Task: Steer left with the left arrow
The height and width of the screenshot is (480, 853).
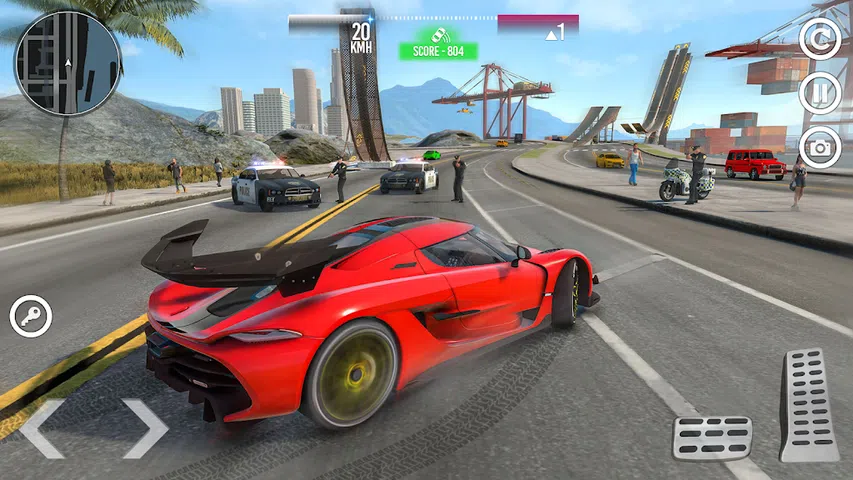Action: pos(43,428)
